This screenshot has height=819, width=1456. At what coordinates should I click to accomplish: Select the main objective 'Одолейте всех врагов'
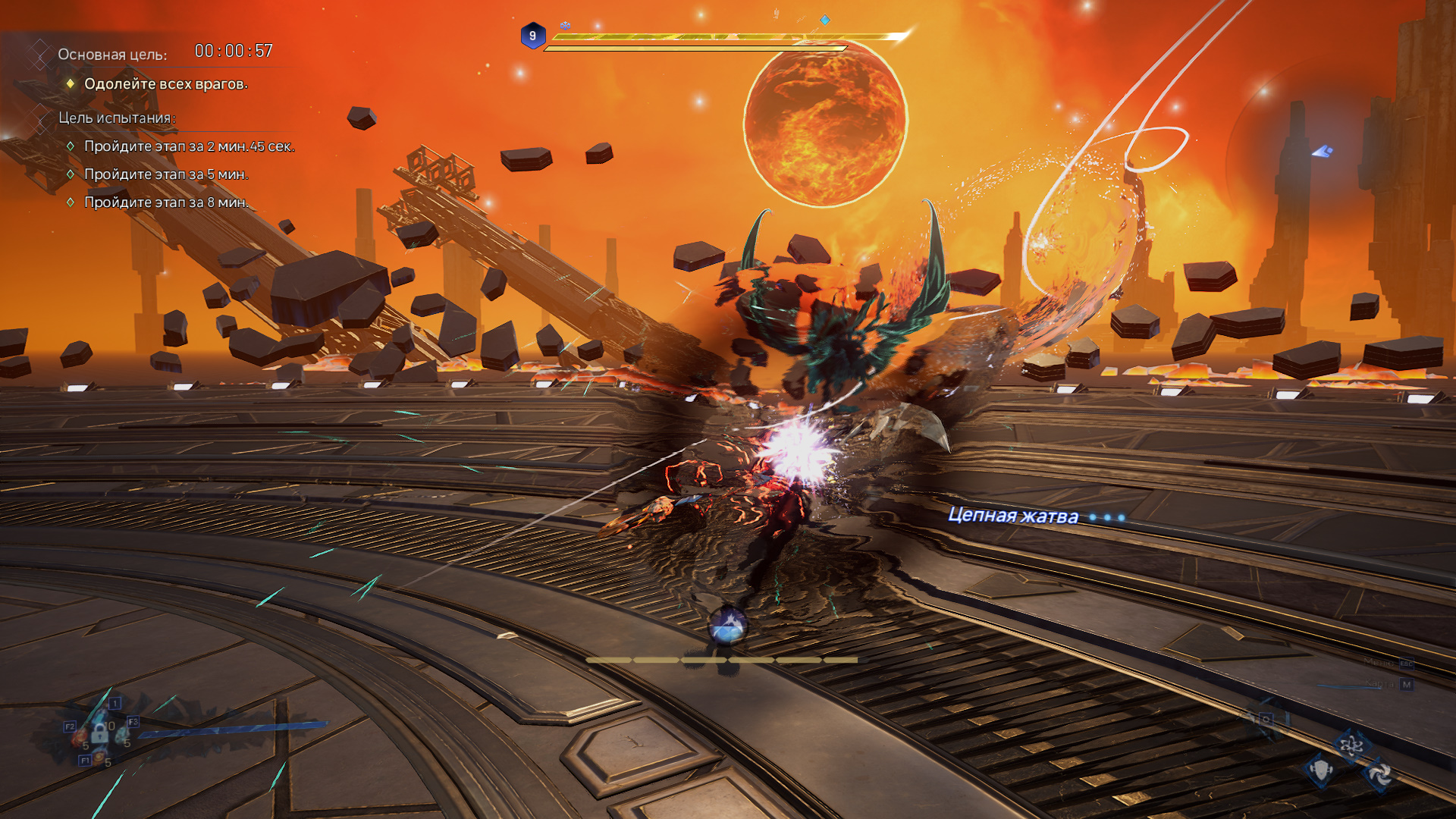pos(165,84)
